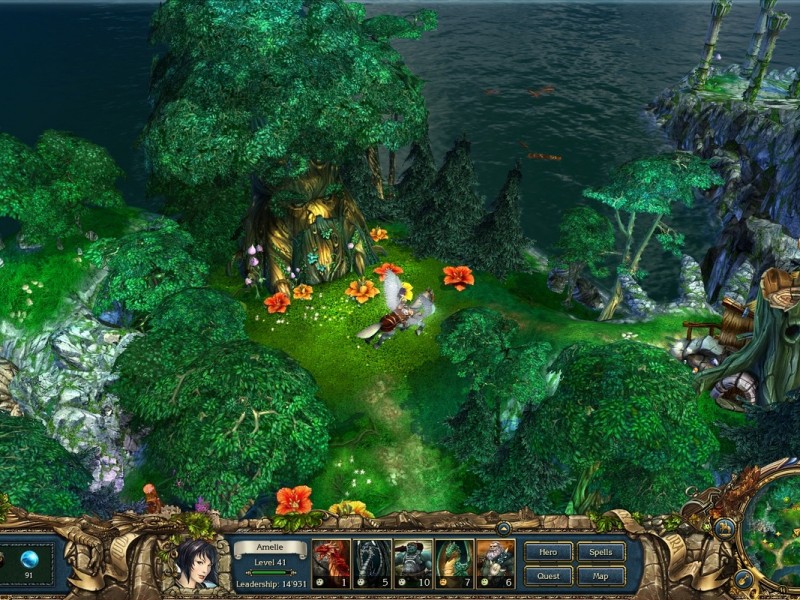The image size is (800, 600).
Task: Open the Hero screen
Action: pos(548,551)
